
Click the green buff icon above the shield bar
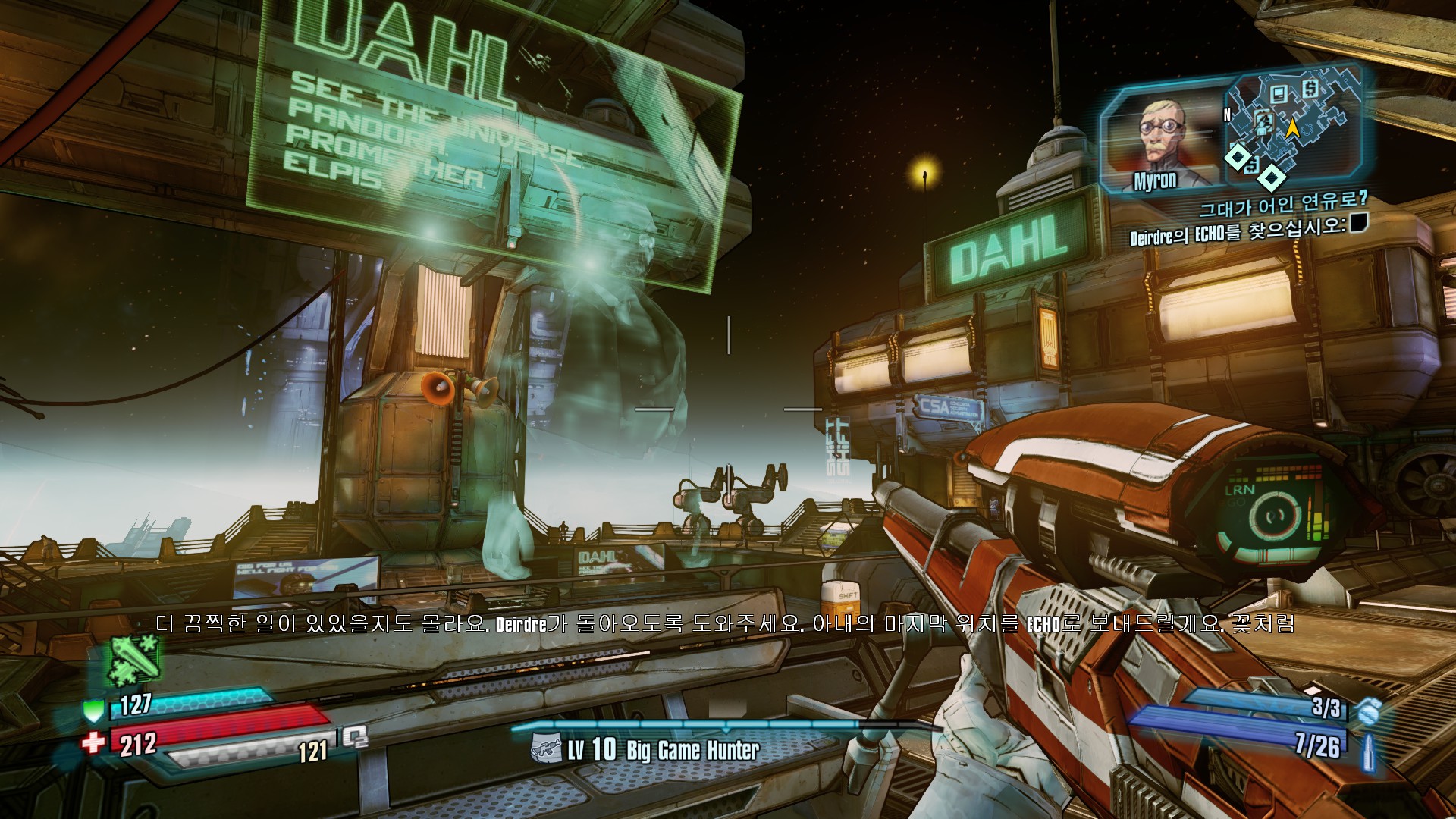tap(134, 657)
